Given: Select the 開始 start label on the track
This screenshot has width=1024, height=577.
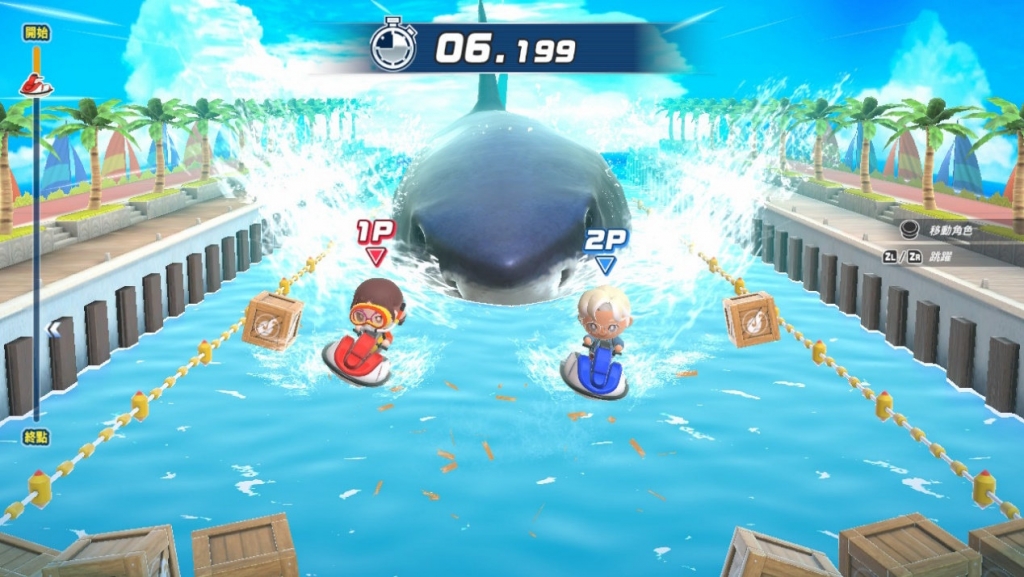Looking at the screenshot, I should tap(36, 33).
